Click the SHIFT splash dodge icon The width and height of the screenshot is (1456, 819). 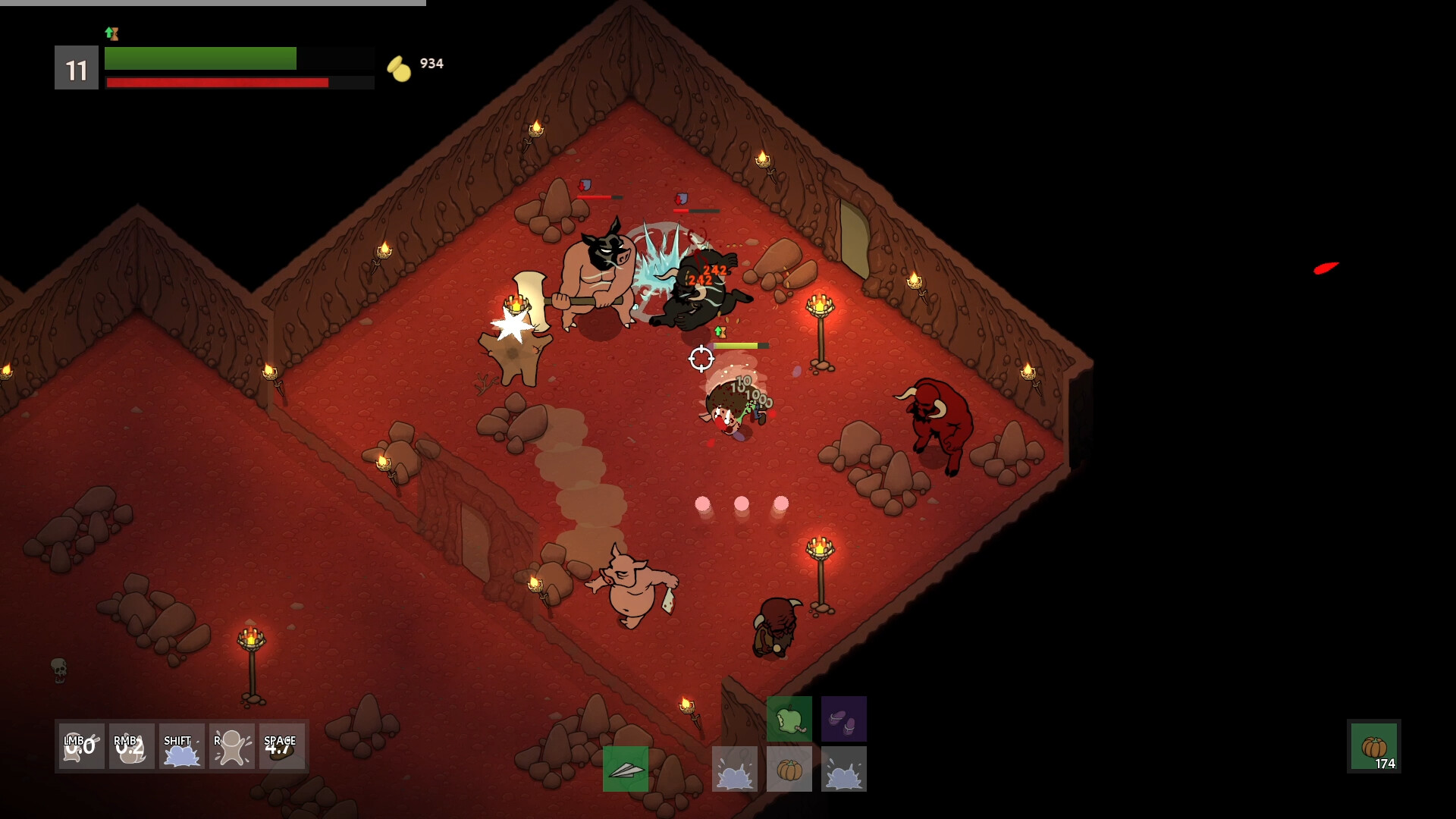181,747
